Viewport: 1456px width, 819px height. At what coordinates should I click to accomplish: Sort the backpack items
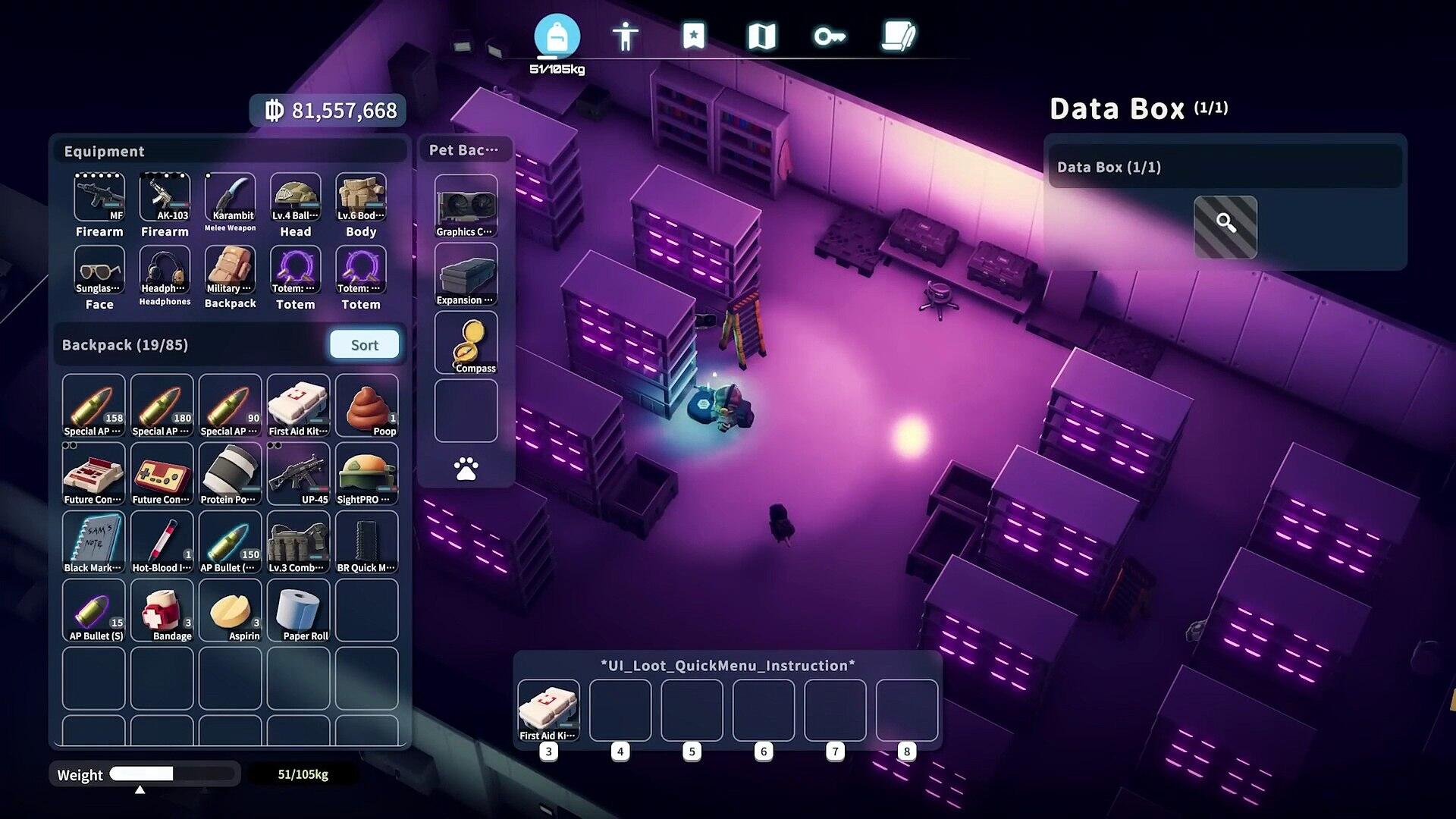click(364, 344)
